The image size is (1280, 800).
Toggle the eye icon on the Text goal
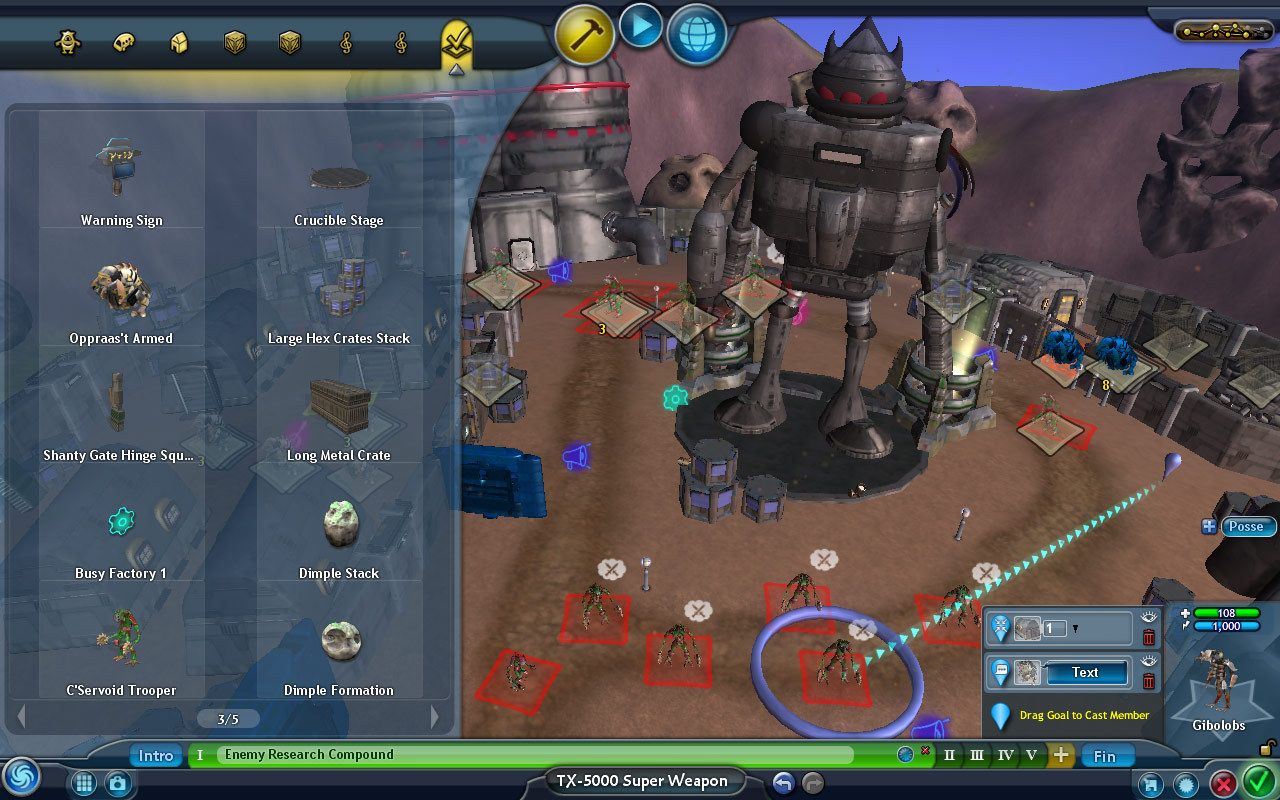1149,661
